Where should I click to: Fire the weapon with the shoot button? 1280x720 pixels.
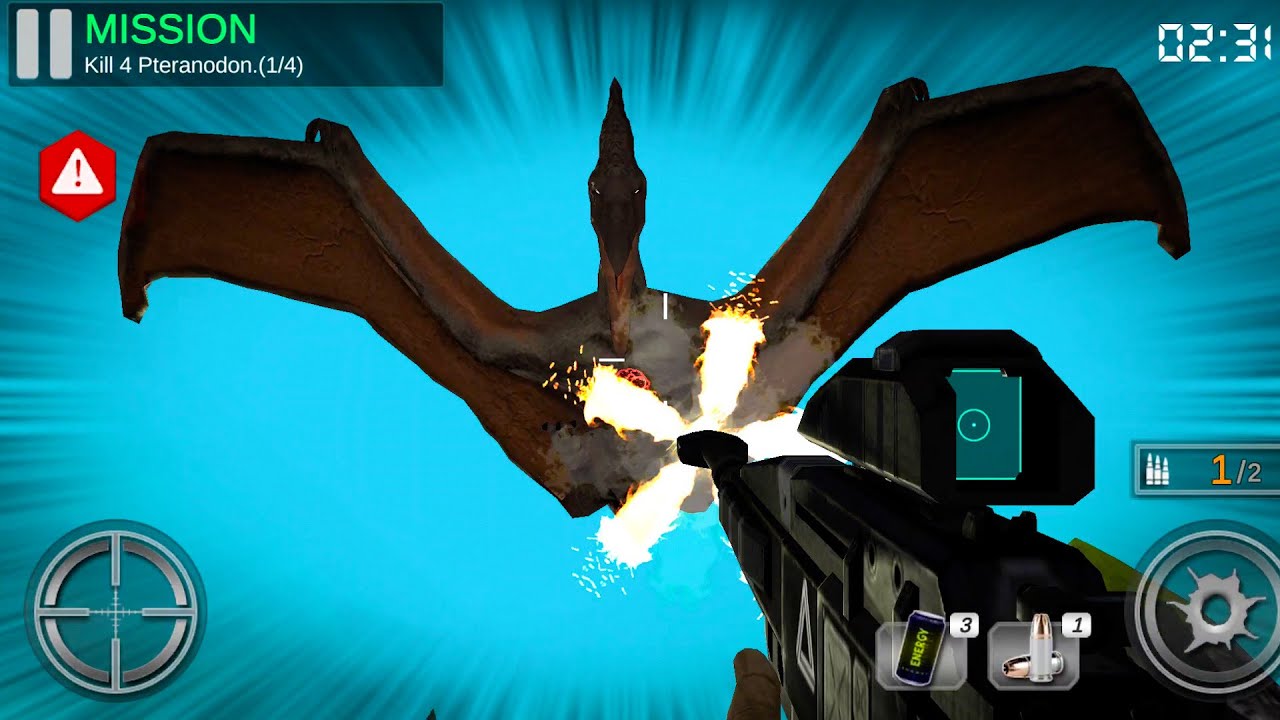pos(1214,608)
